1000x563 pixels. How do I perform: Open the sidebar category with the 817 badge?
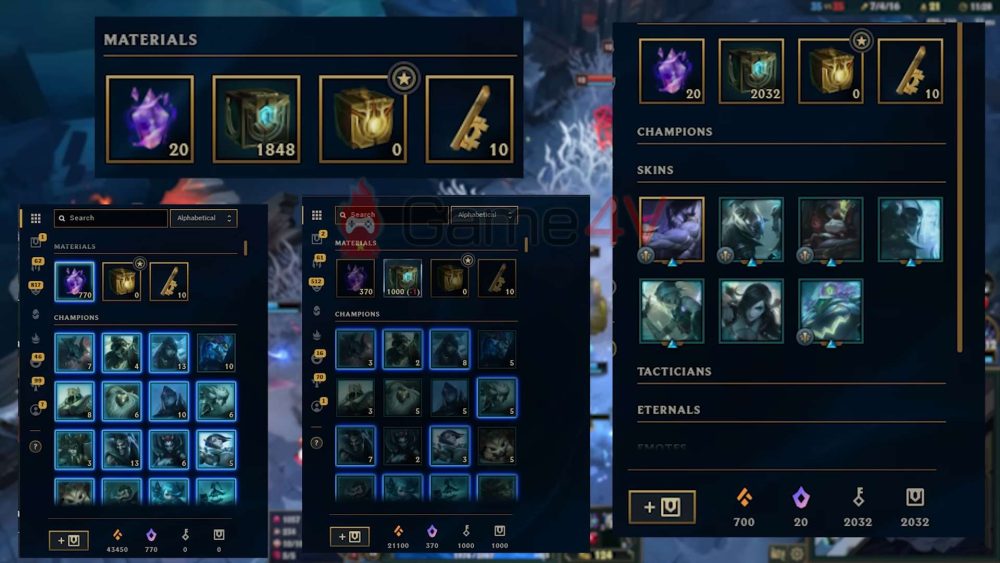click(x=37, y=286)
